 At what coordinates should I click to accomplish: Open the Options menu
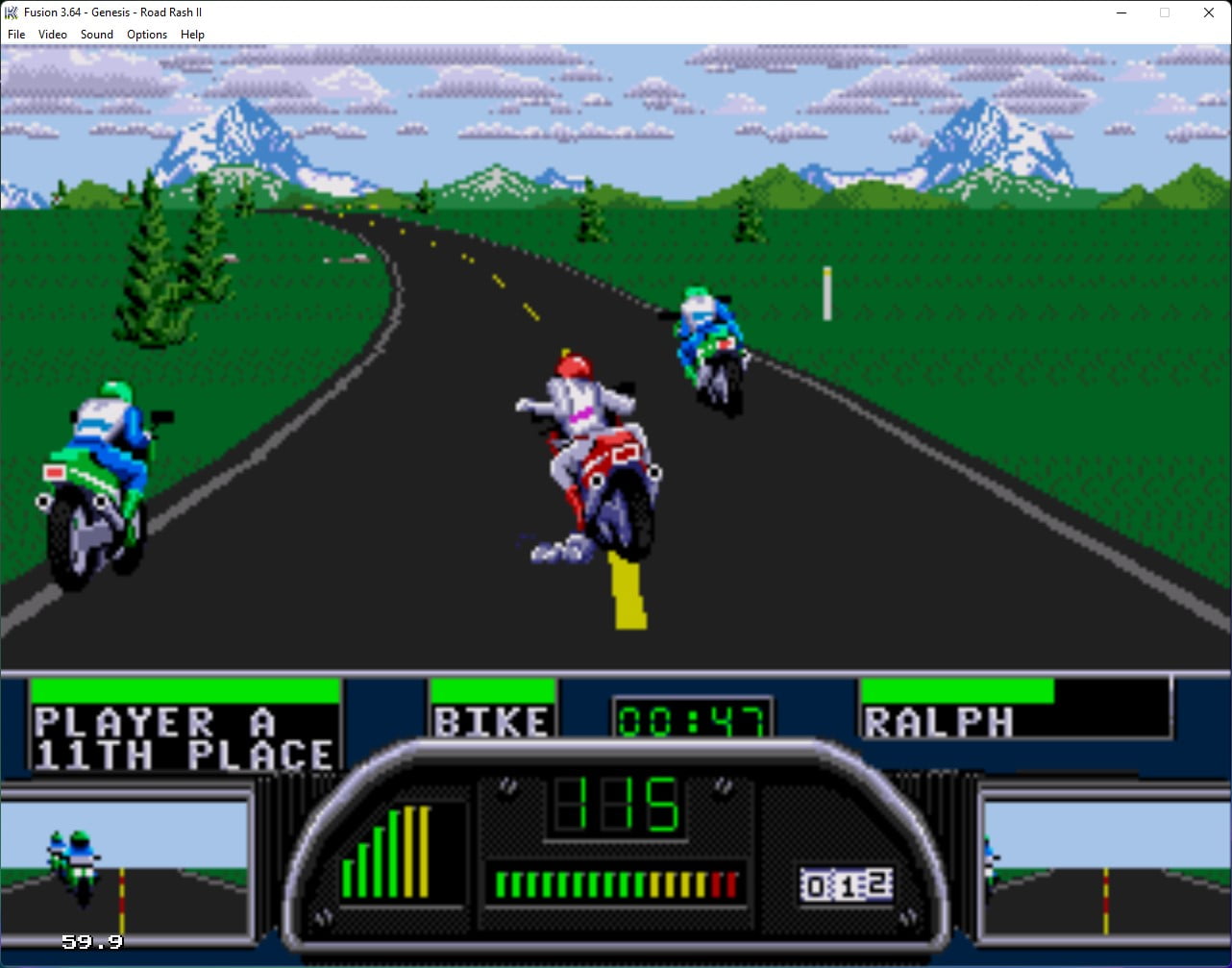coord(146,34)
